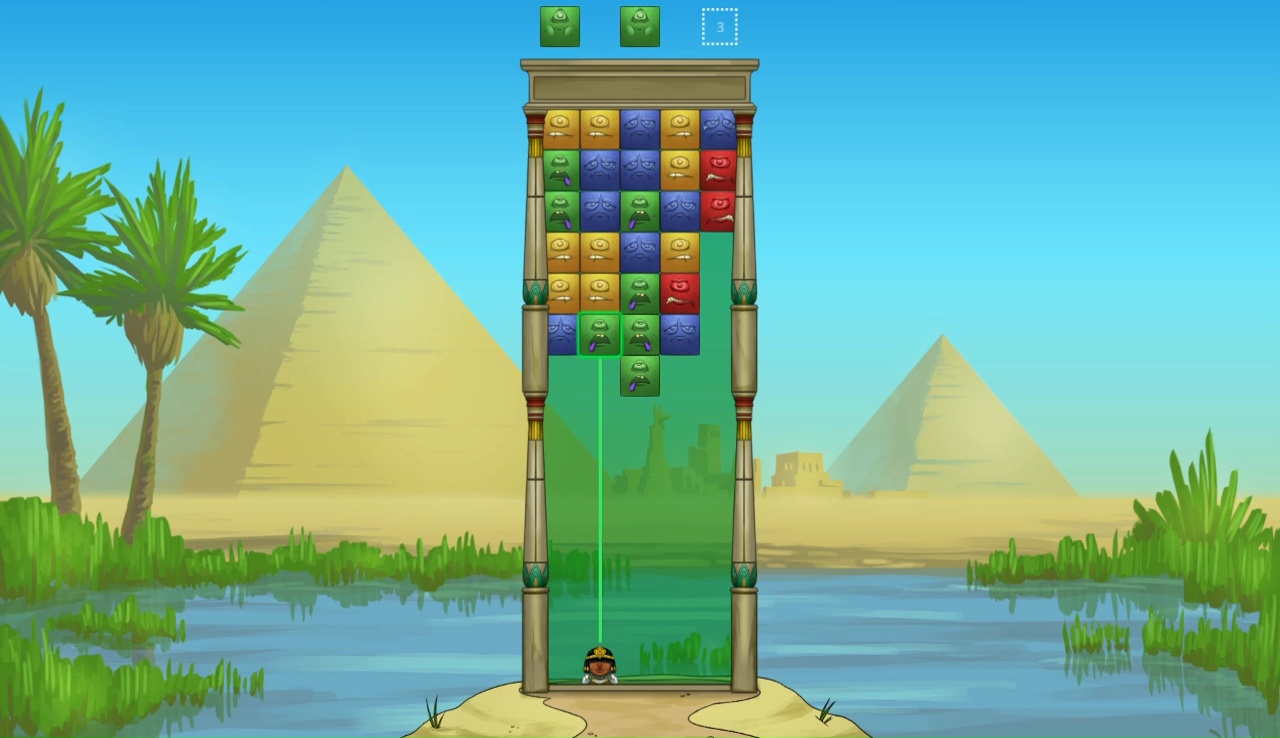Click the highlighted green block with aim line
This screenshot has height=738, width=1280.
pyautogui.click(x=600, y=335)
